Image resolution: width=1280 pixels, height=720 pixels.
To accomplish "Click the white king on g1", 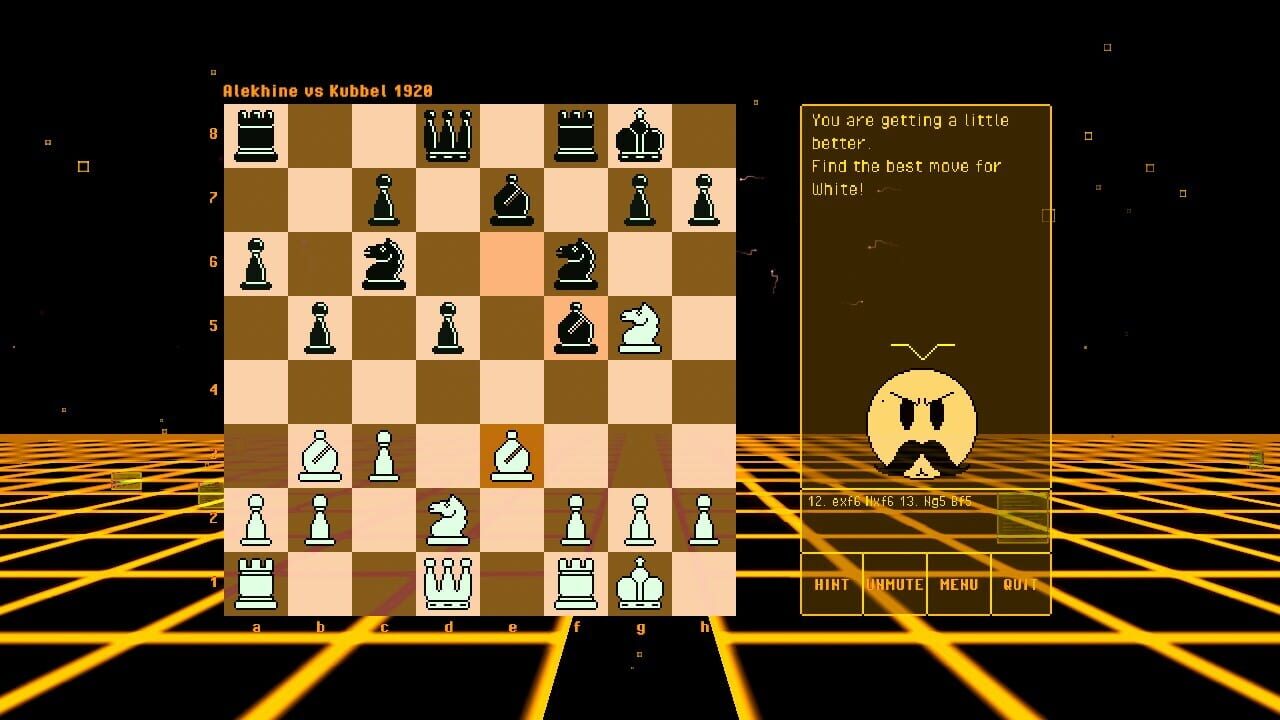I will 641,581.
